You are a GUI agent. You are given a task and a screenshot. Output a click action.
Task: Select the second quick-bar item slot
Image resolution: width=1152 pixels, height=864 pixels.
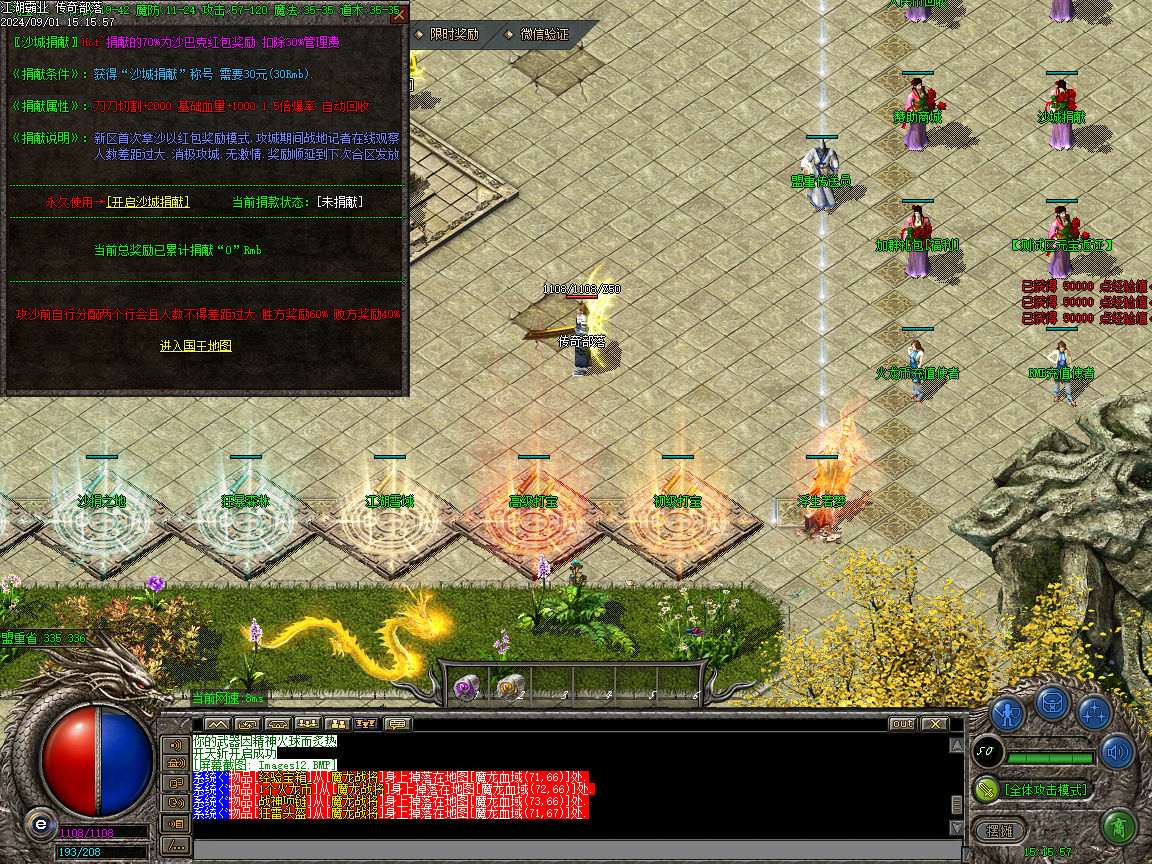pos(509,686)
